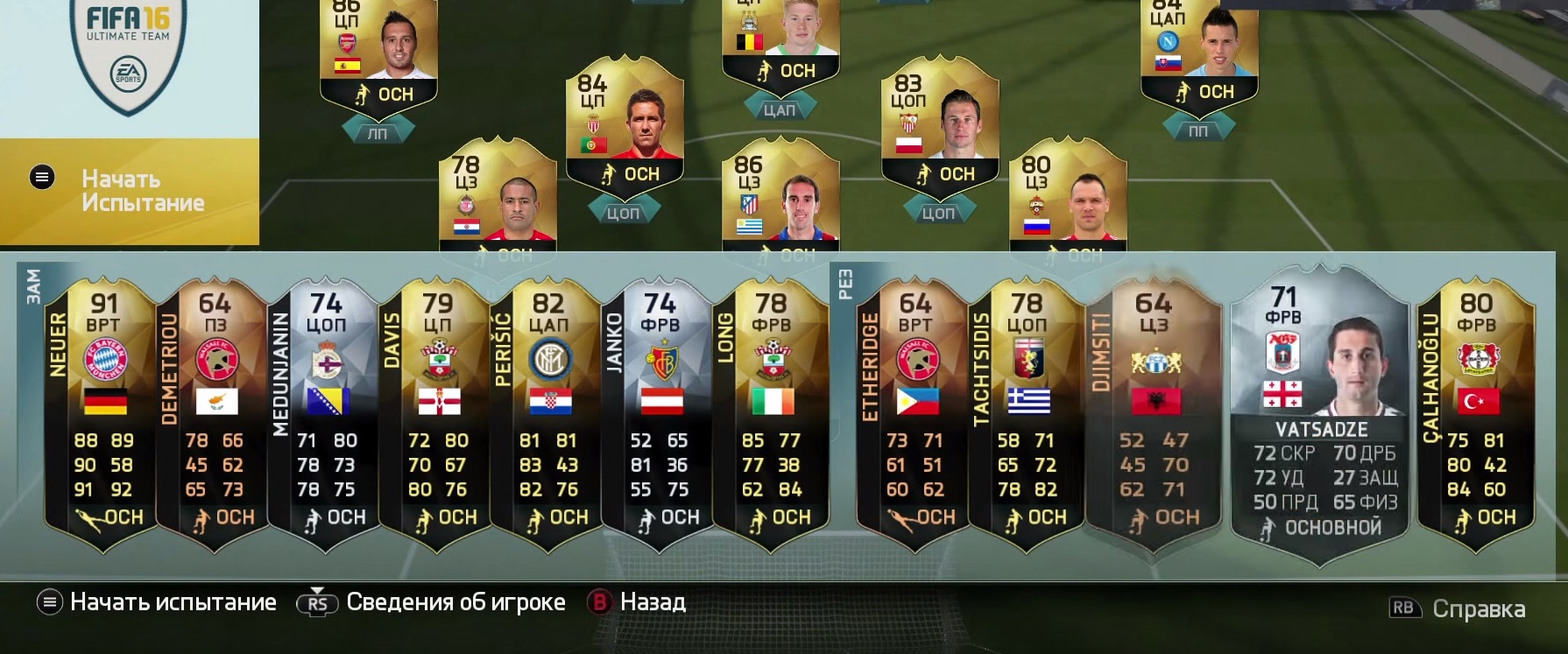
Task: Select the Çalhanoğlu Leverkusen card
Action: pyautogui.click(x=1476, y=411)
